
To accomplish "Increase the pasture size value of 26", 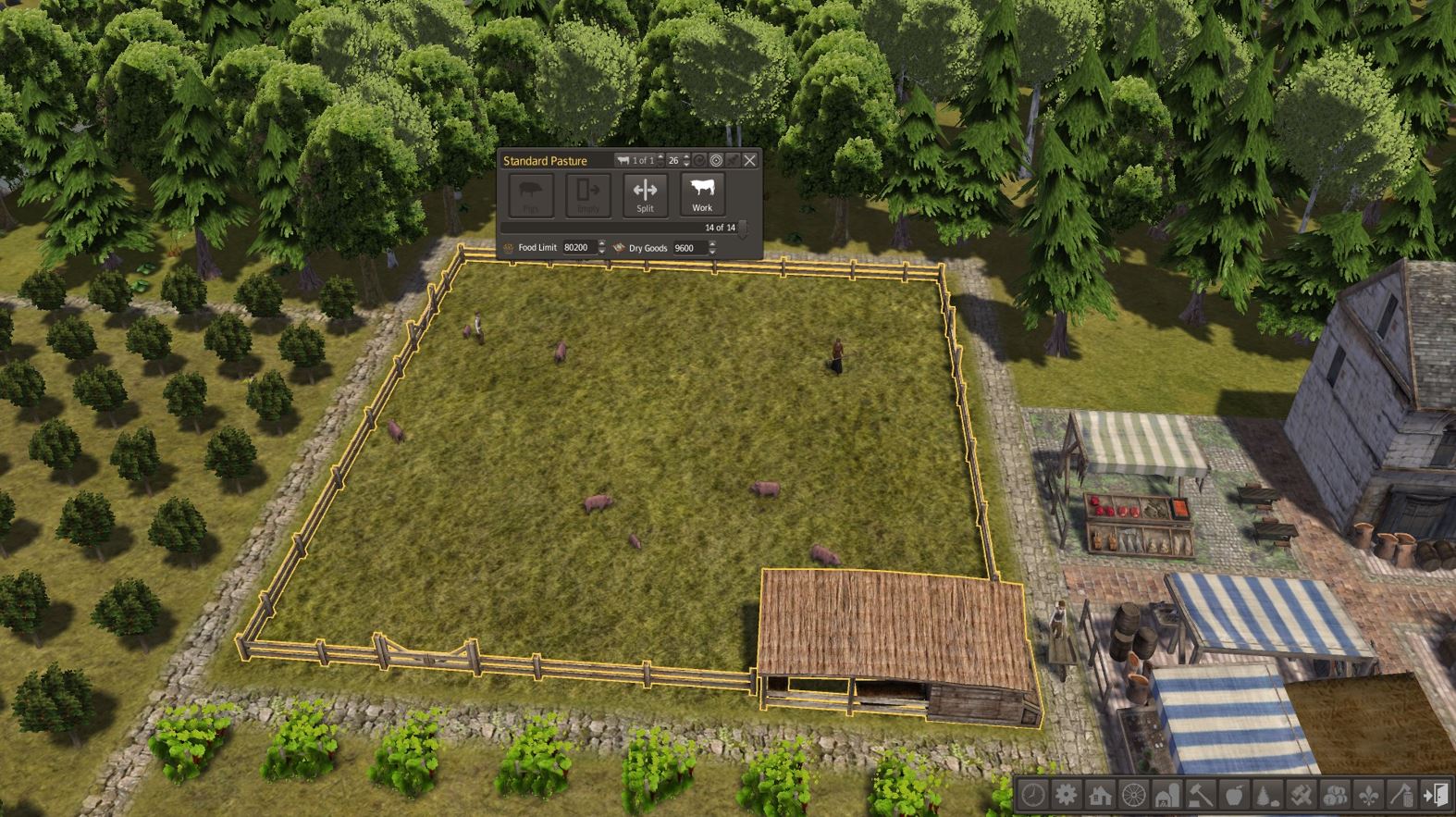I will coord(687,157).
